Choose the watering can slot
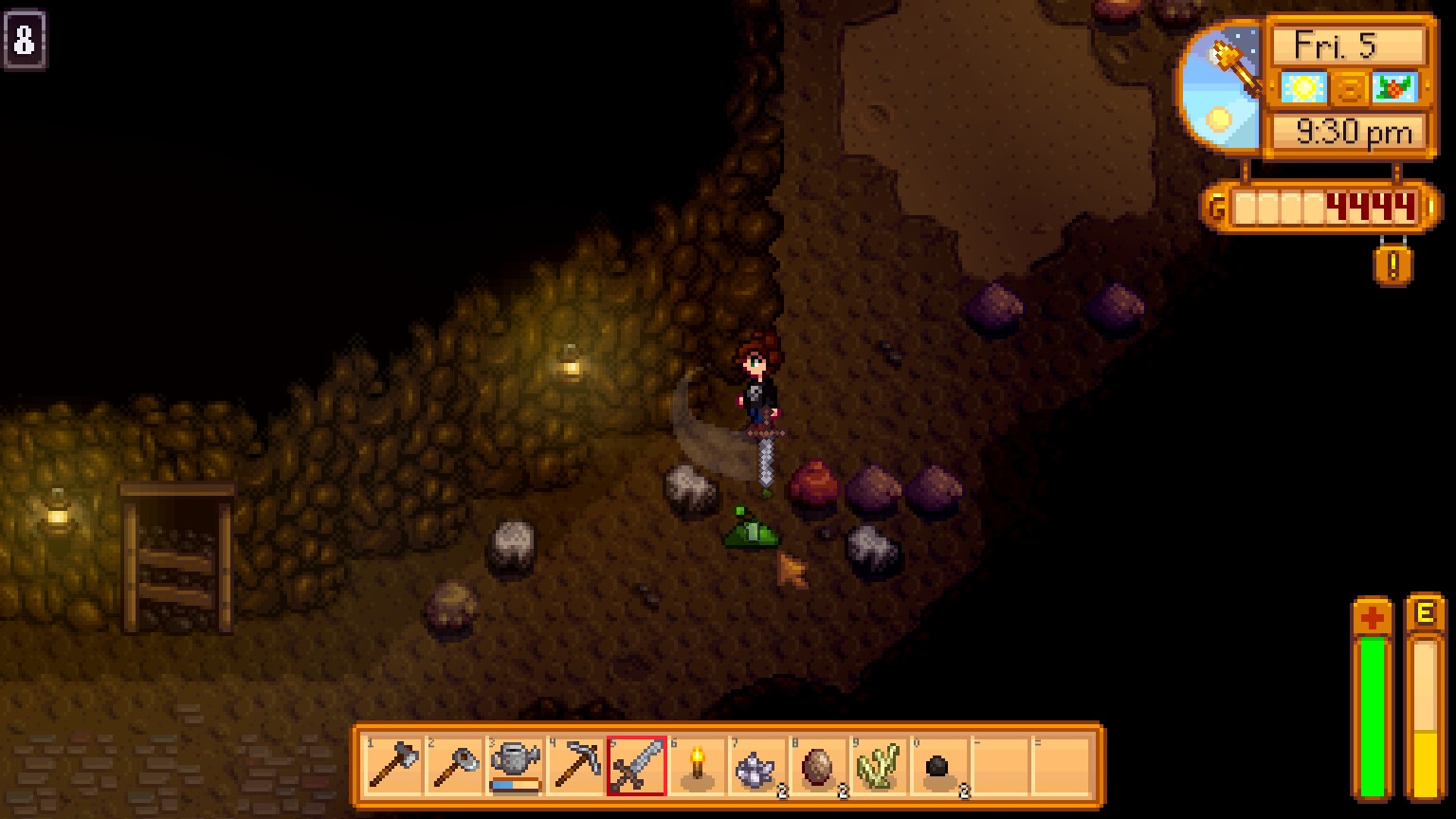 click(515, 766)
